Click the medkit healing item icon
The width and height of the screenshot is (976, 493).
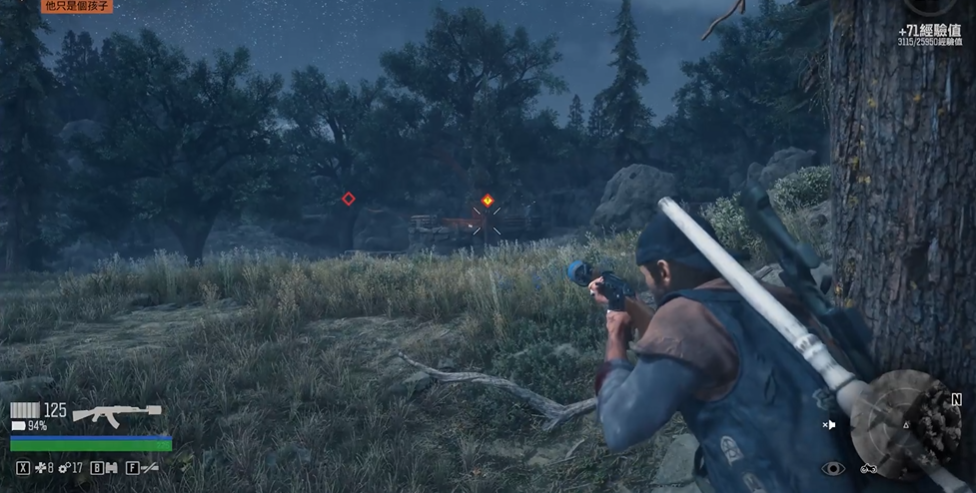[x=40, y=467]
